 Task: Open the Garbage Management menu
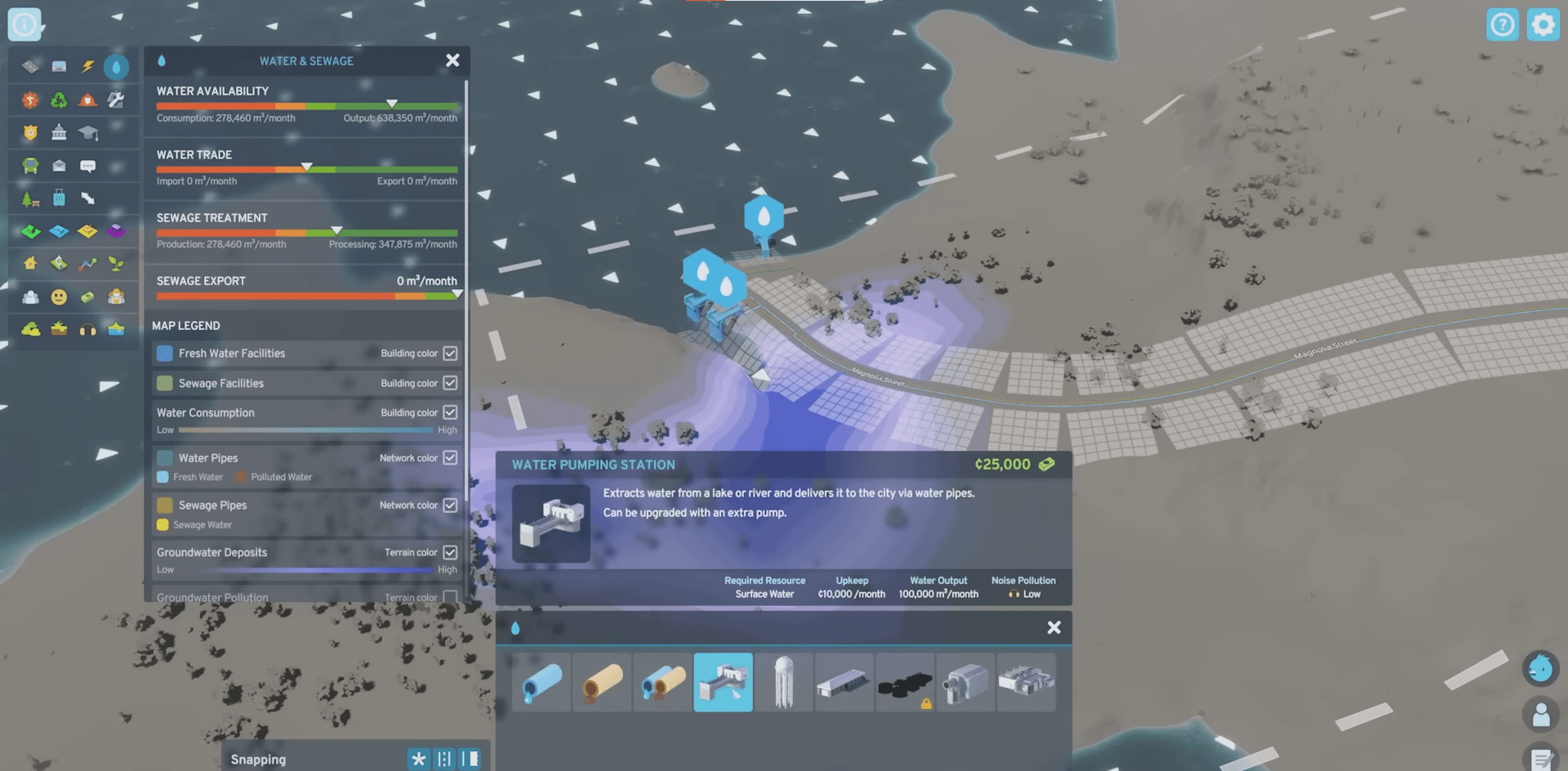[x=57, y=100]
